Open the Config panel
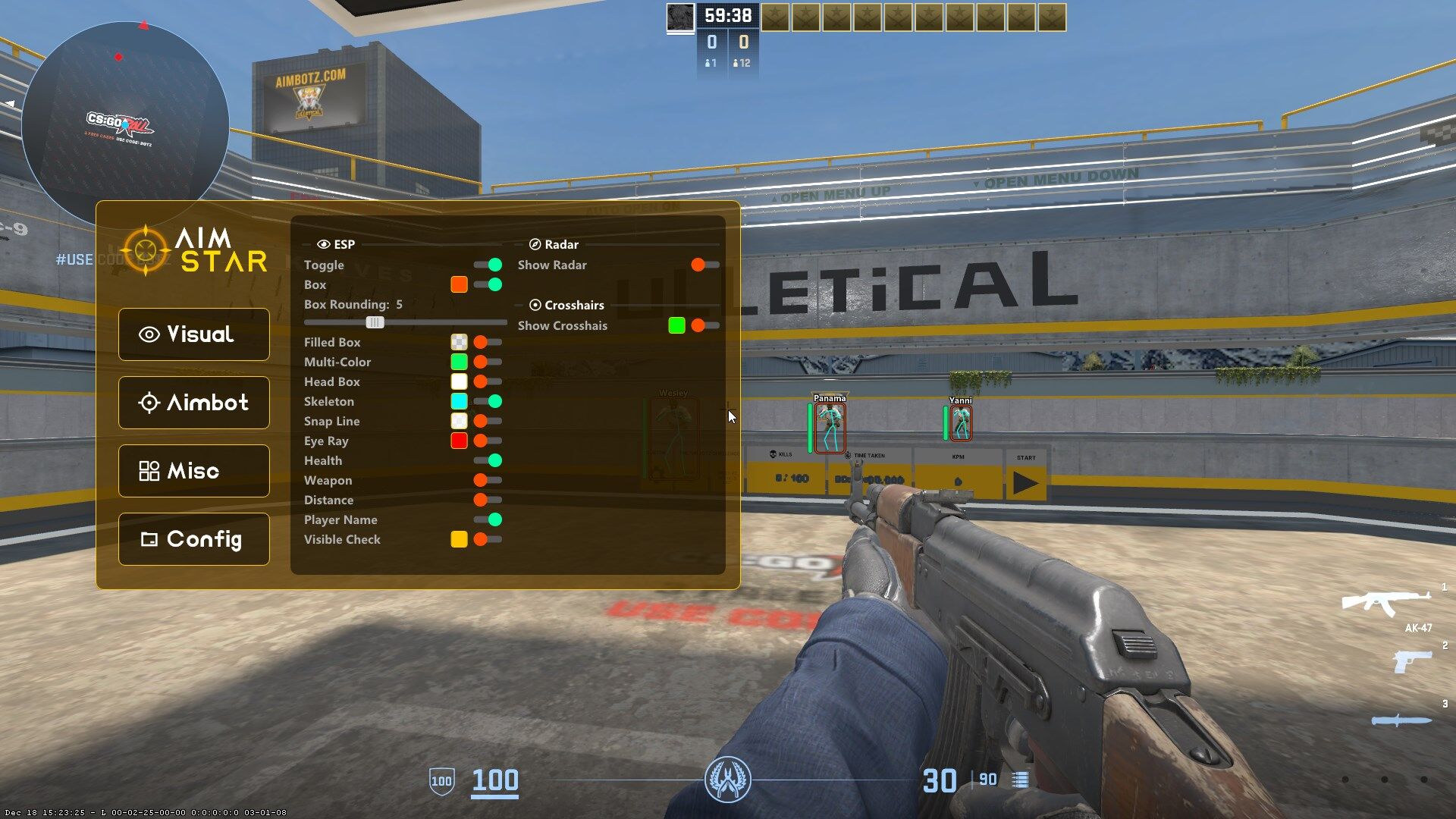 [x=193, y=539]
